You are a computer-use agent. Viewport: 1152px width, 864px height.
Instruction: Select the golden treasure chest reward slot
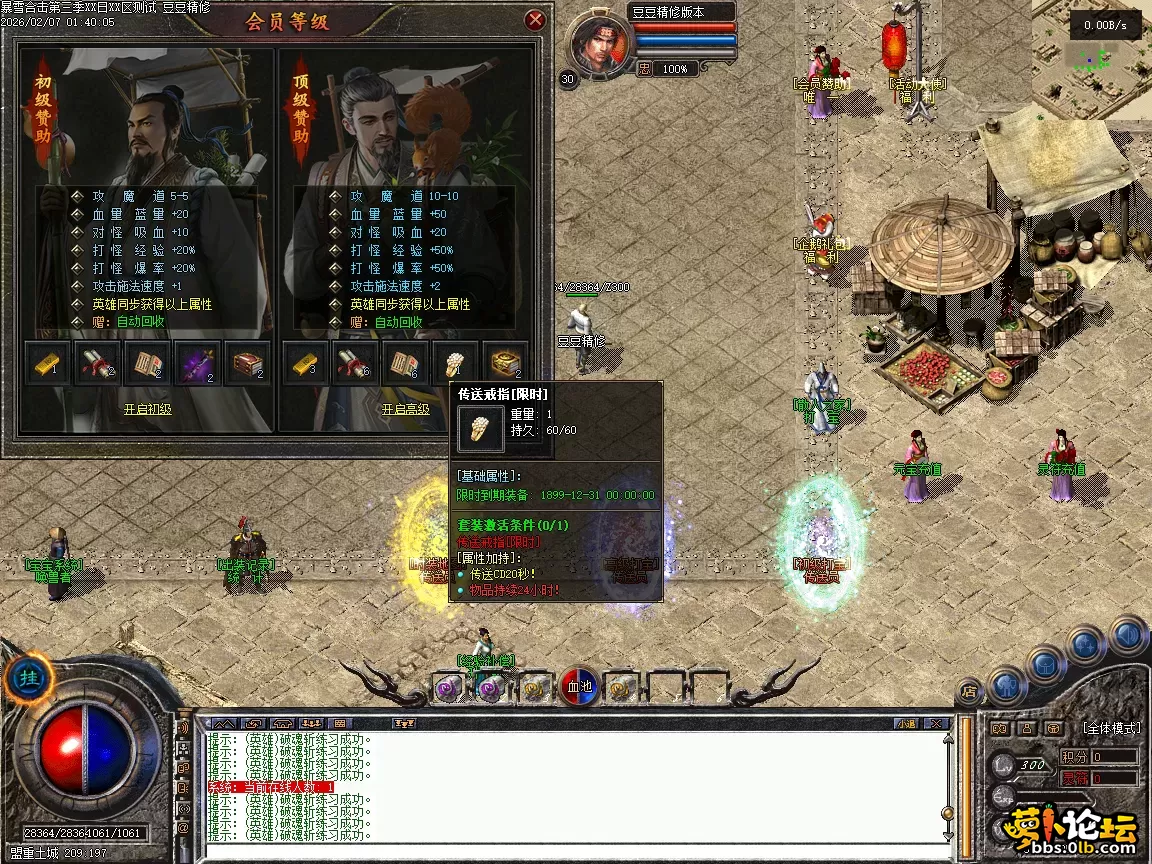[x=505, y=363]
